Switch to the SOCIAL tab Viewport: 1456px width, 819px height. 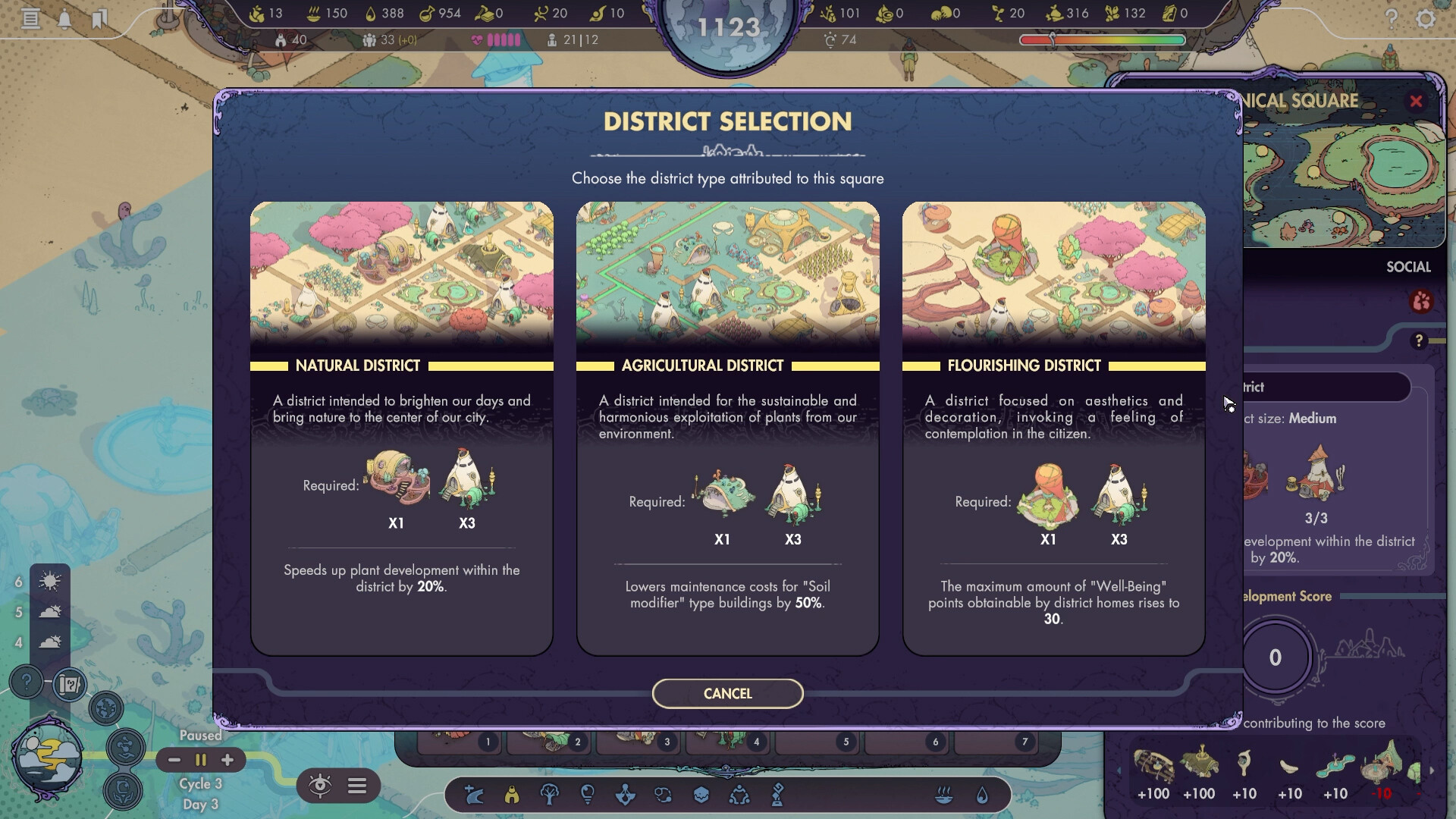[1407, 267]
